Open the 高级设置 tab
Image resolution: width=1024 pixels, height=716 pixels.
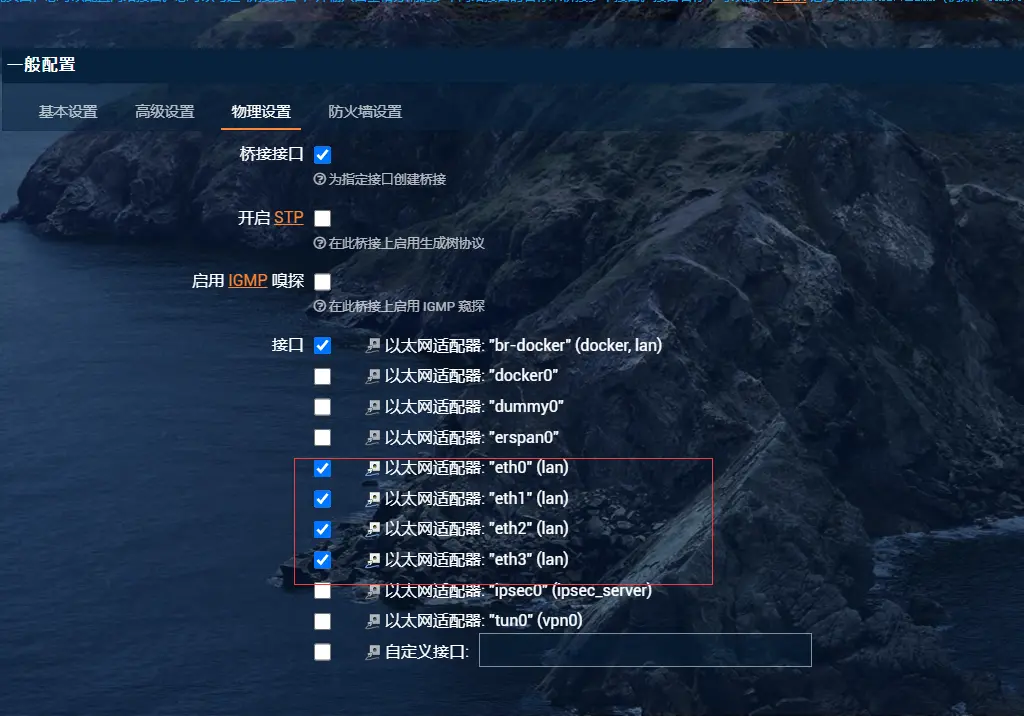click(x=164, y=112)
